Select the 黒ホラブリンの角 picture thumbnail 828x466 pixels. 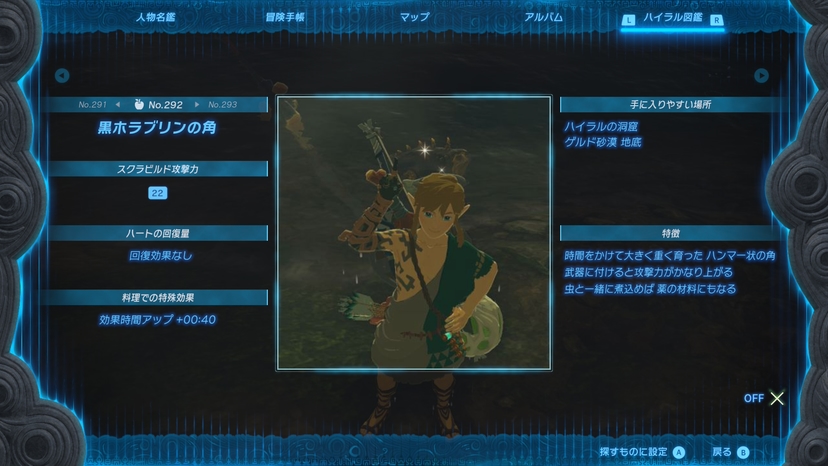pos(414,232)
